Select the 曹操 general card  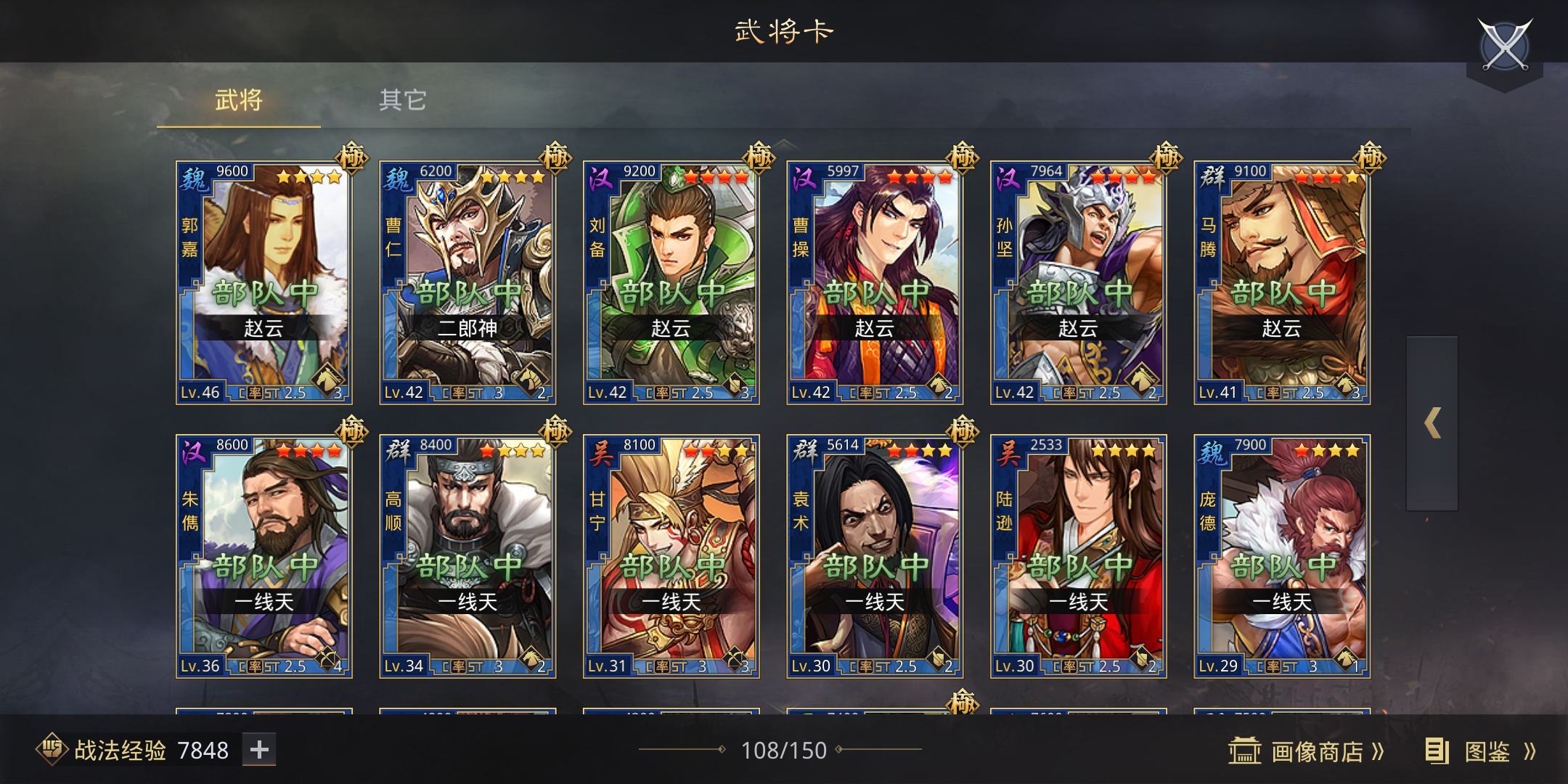(x=875, y=282)
